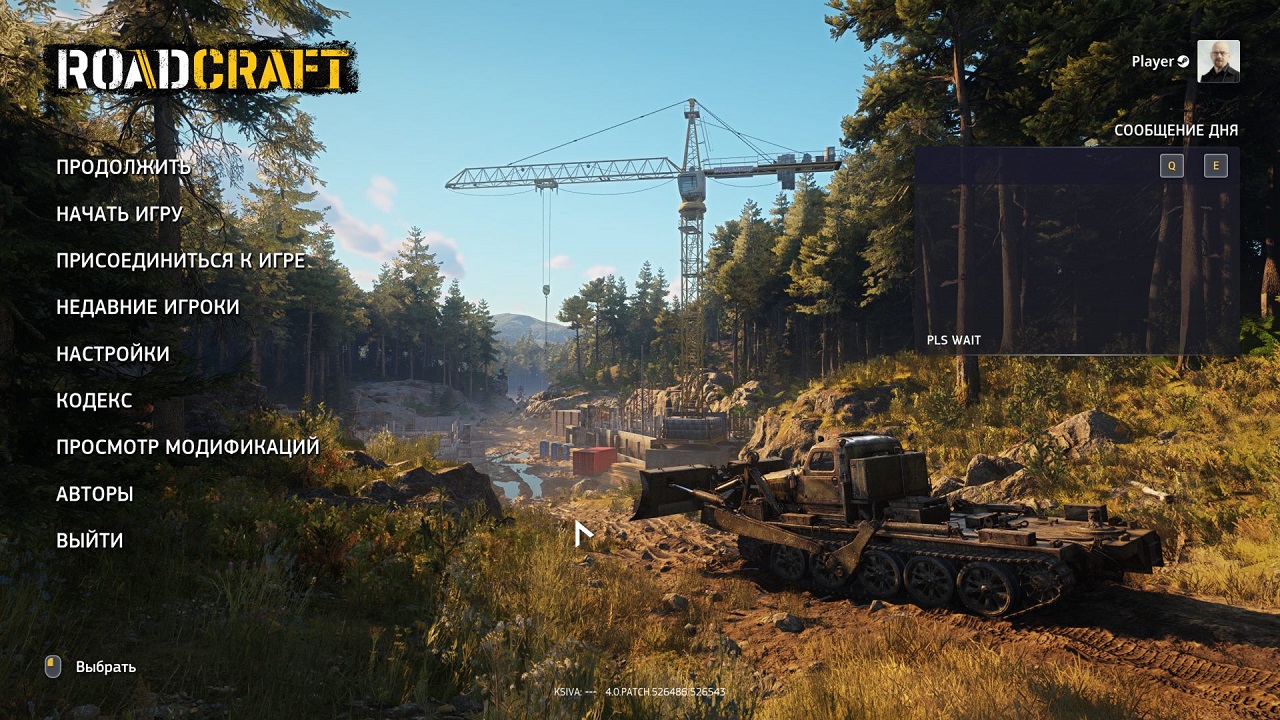
Task: Open the Кодекс entry
Action: pos(94,401)
